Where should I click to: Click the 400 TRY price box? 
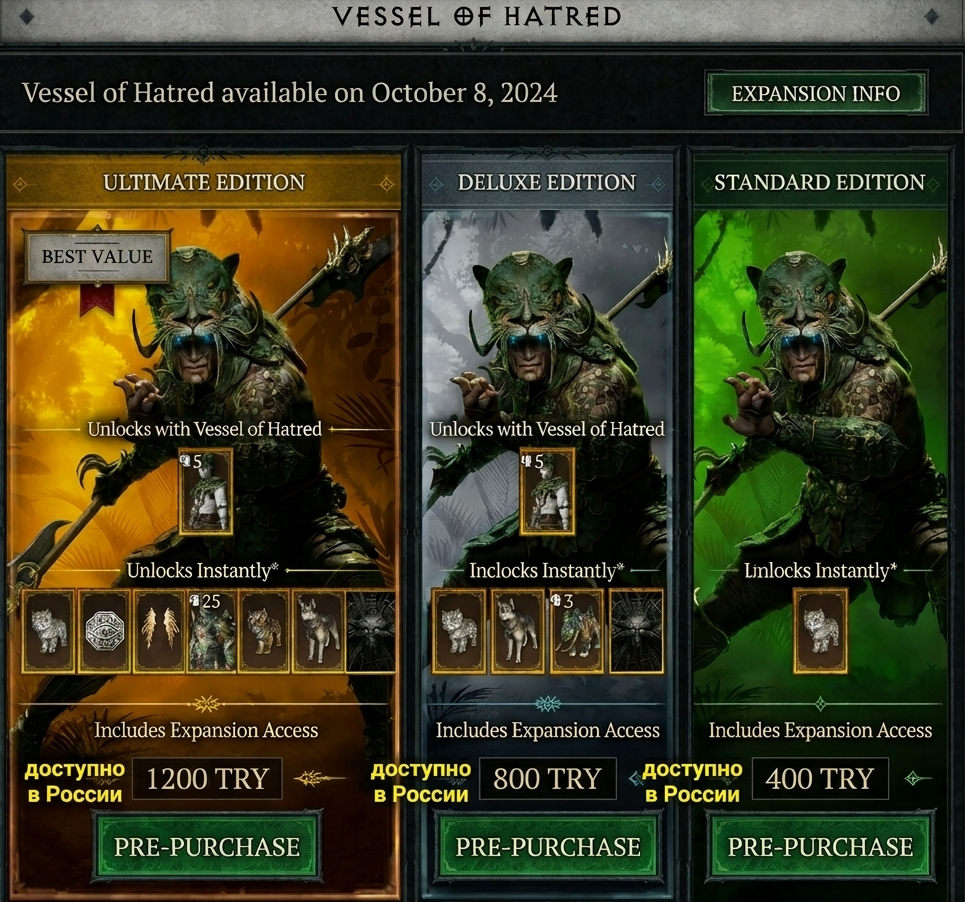820,779
